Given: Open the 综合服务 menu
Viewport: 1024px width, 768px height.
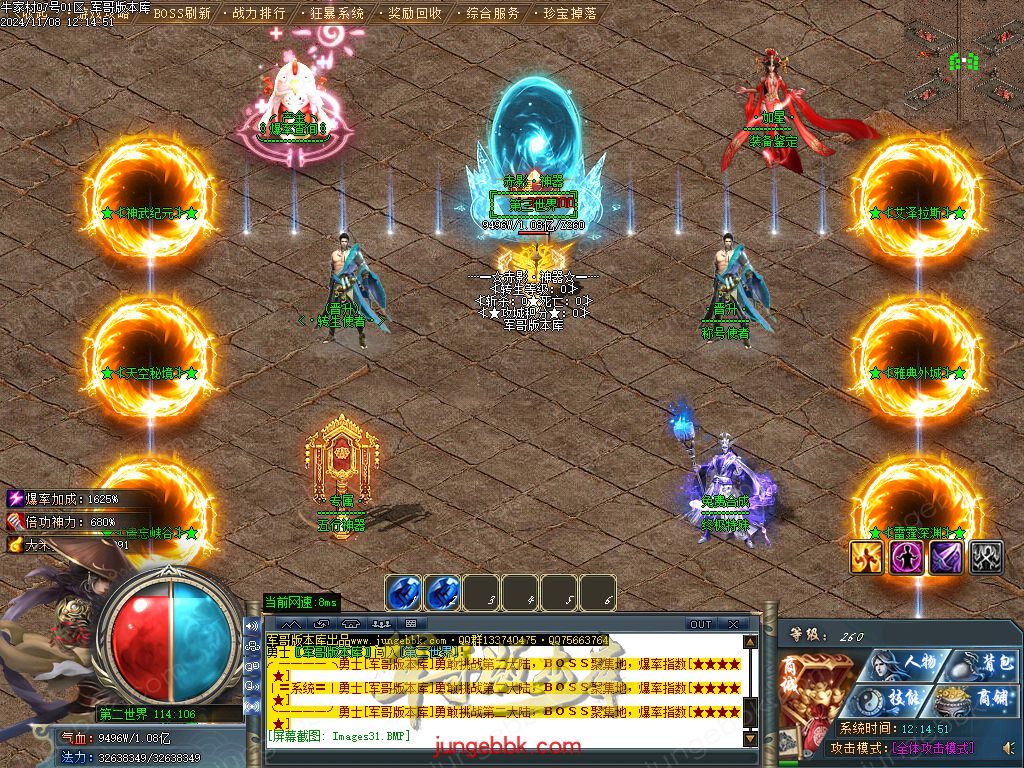Looking at the screenshot, I should tap(493, 14).
